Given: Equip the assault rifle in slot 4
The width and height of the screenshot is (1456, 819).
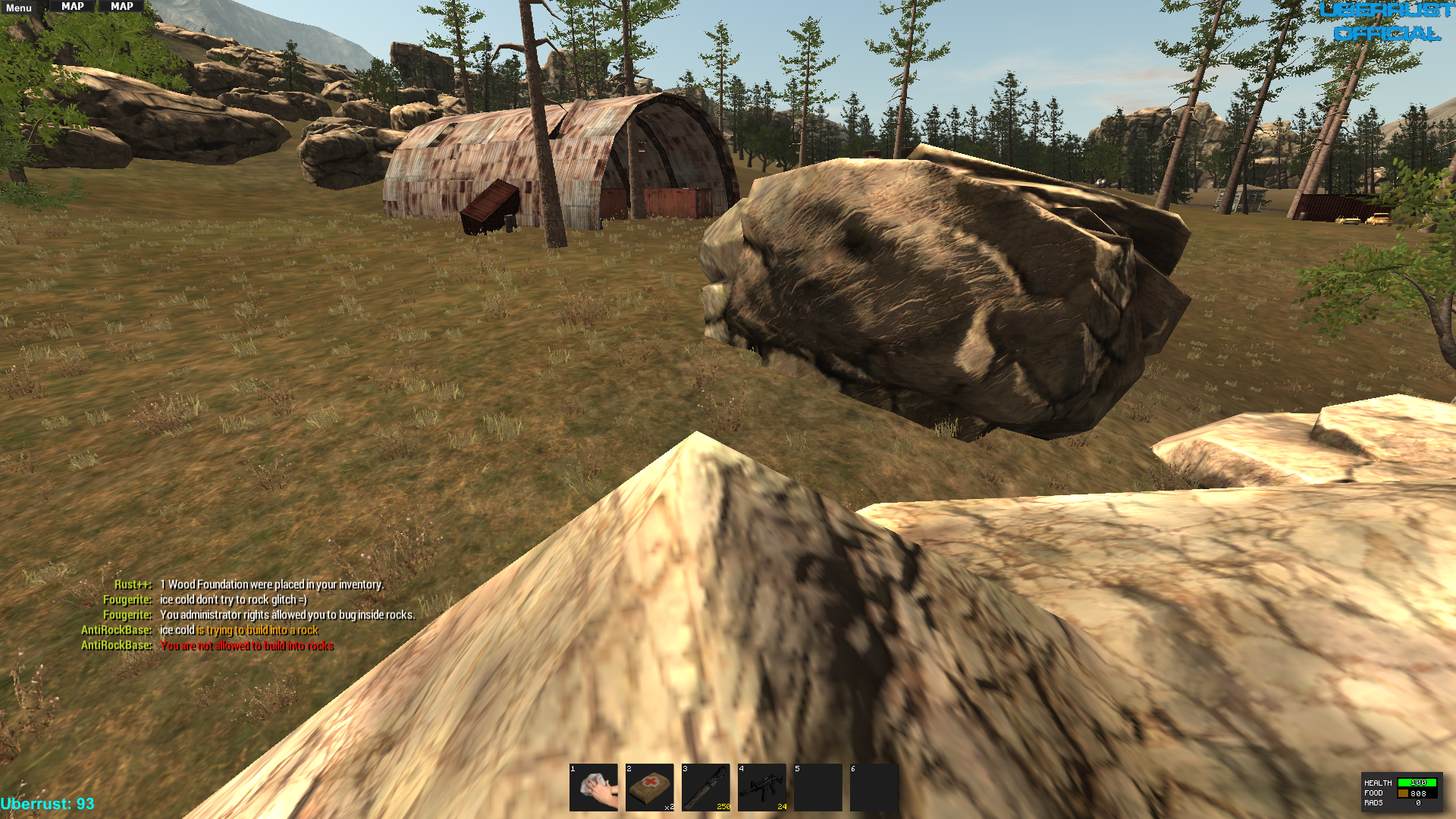Looking at the screenshot, I should tap(762, 787).
